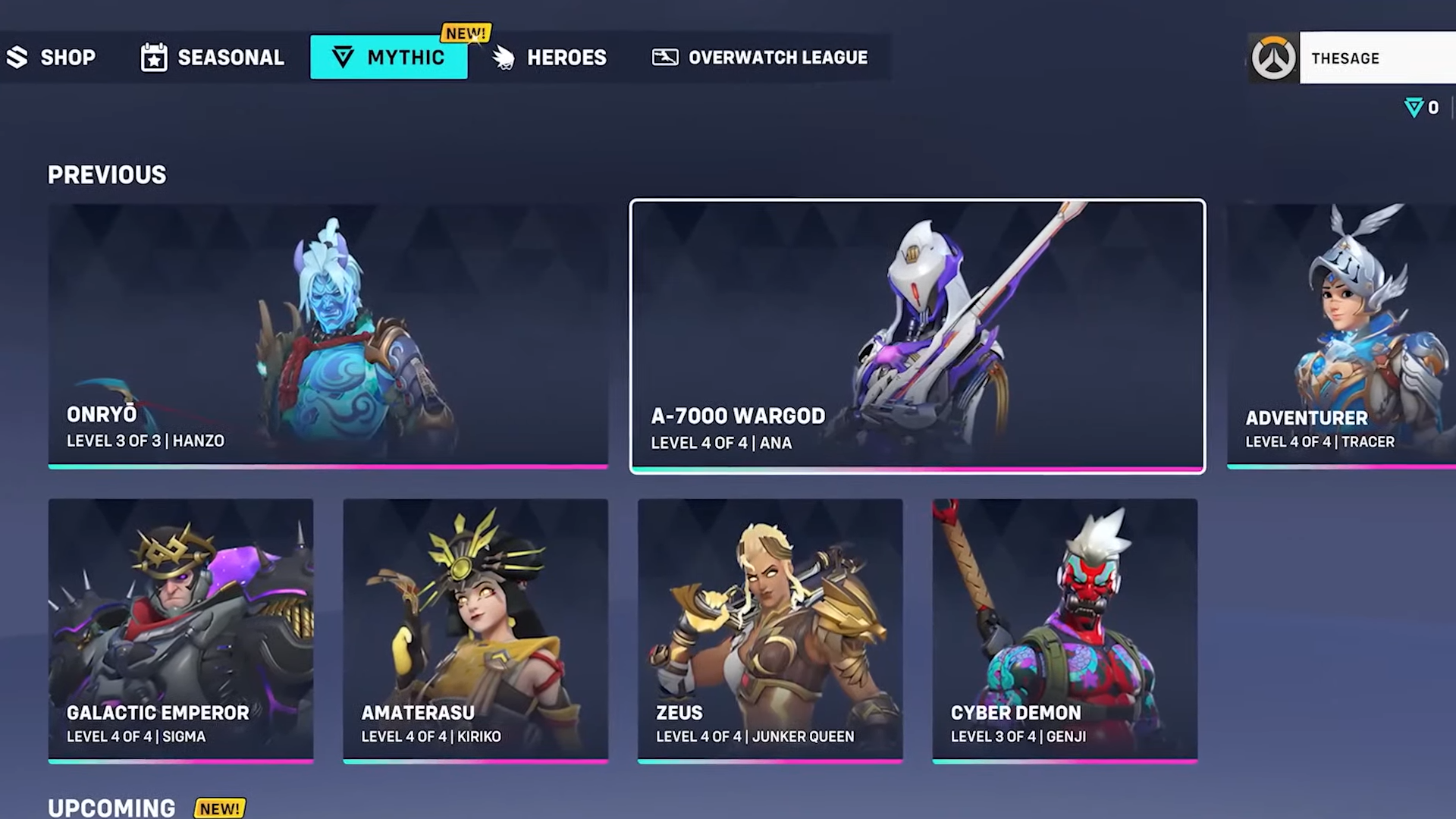Open the Amaterasu Kiriko skin card
This screenshot has height=819, width=1456.
(x=475, y=628)
